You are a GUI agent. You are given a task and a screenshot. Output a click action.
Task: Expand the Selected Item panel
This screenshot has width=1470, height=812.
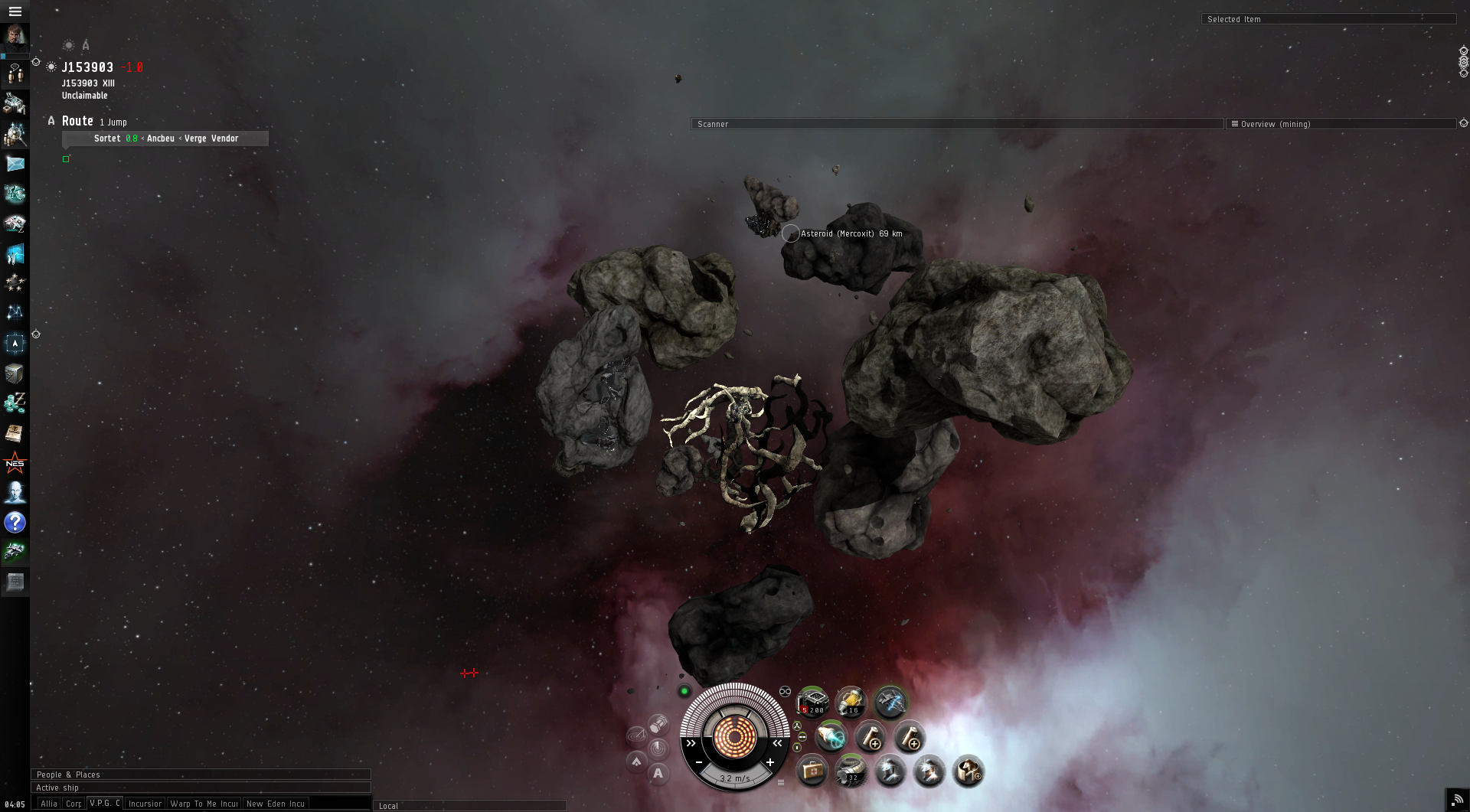1328,19
